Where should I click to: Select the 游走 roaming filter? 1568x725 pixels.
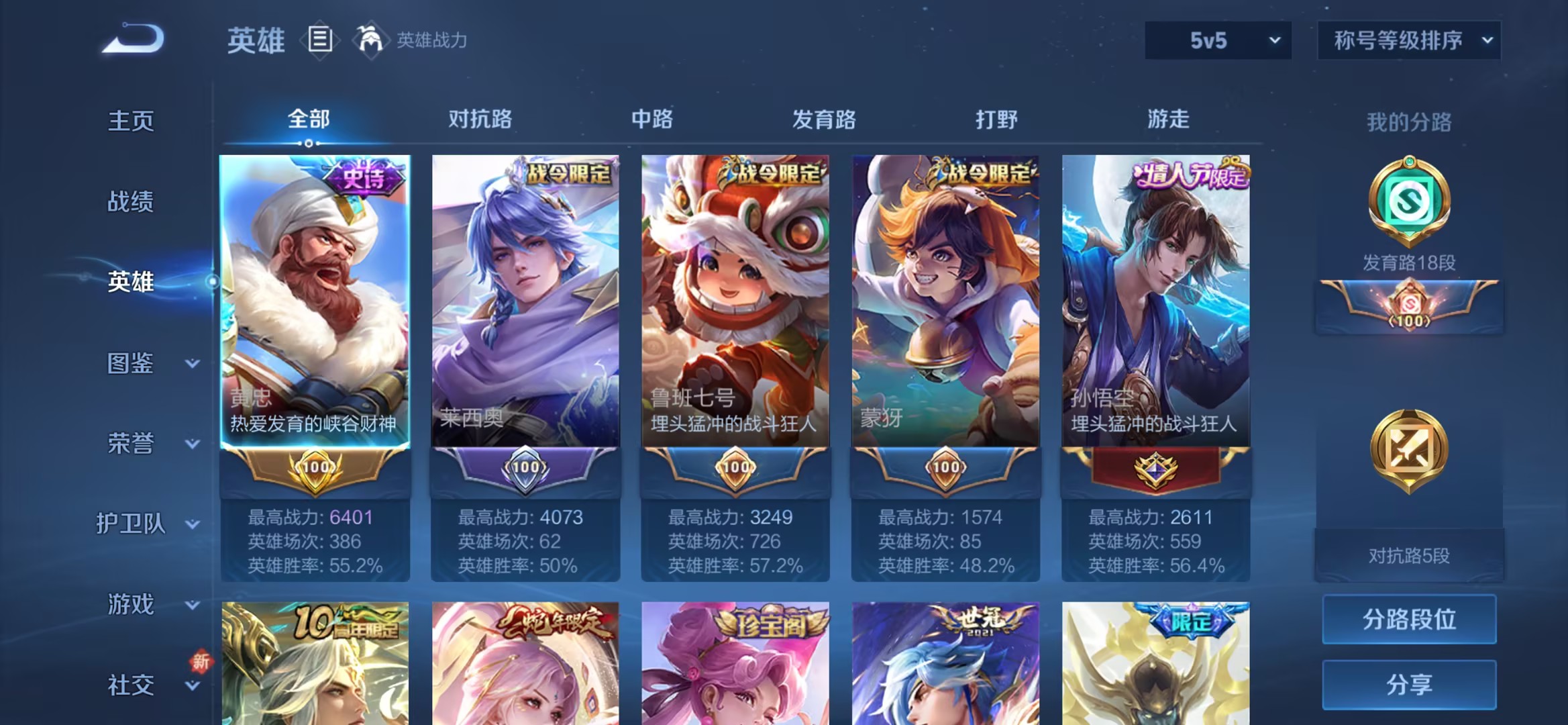pyautogui.click(x=1169, y=119)
